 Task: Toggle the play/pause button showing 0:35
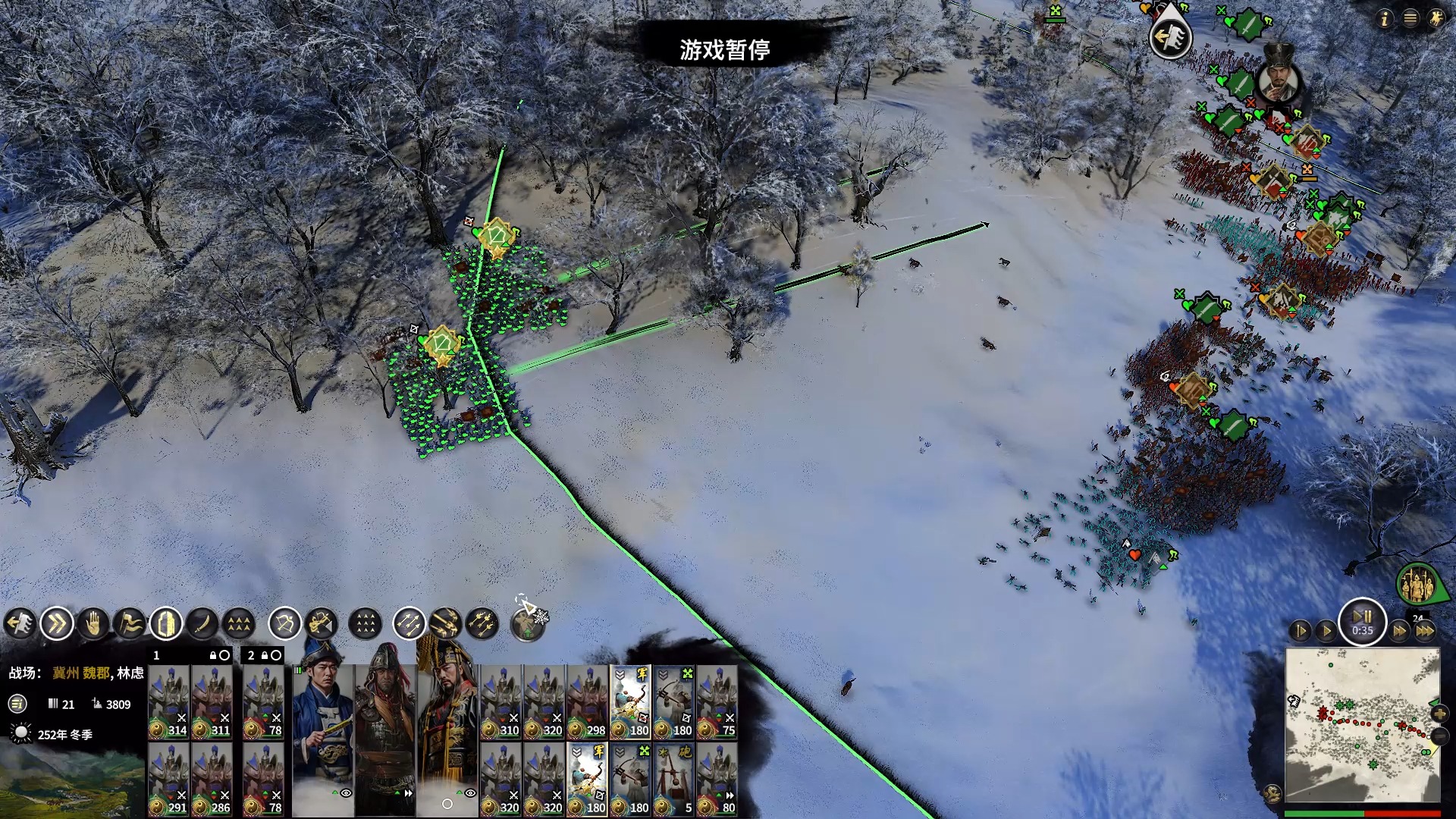coord(1362,622)
